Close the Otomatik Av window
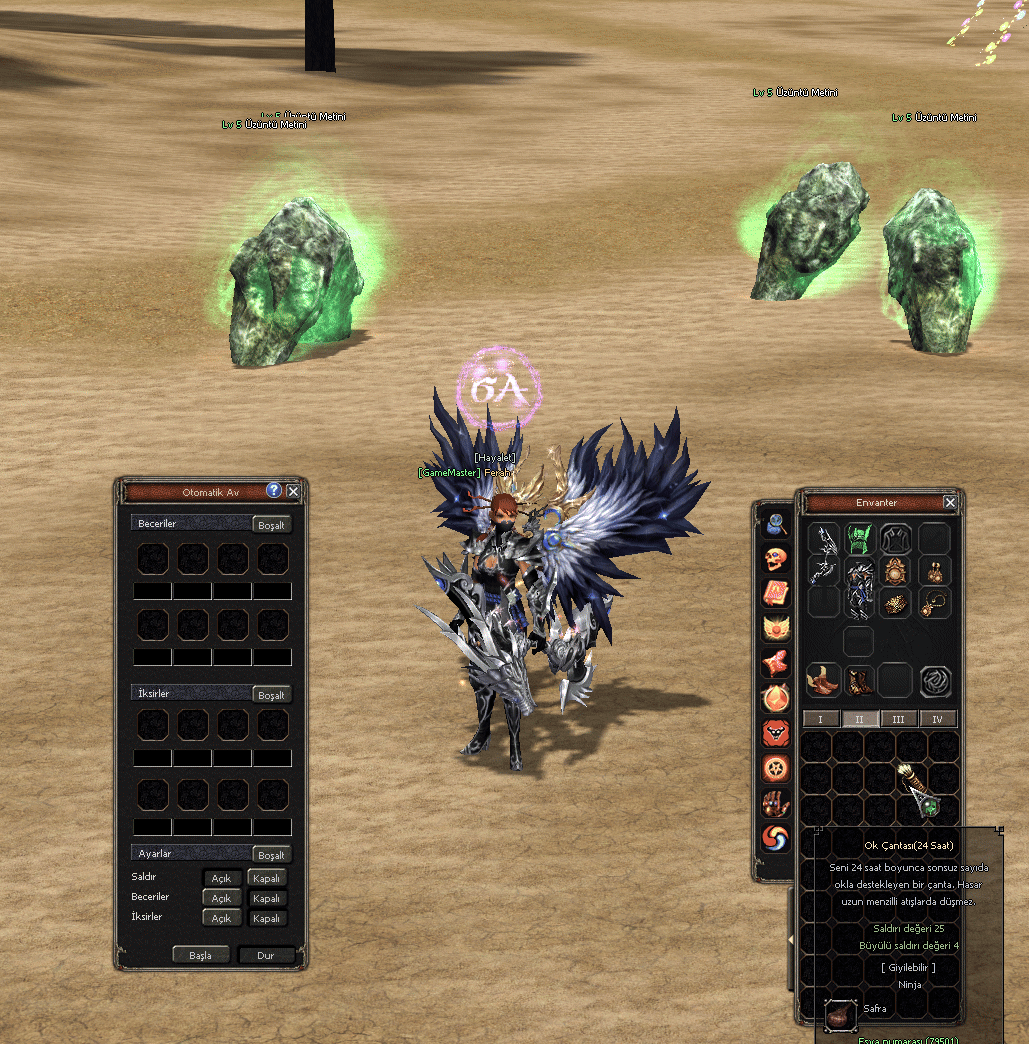 pos(293,491)
